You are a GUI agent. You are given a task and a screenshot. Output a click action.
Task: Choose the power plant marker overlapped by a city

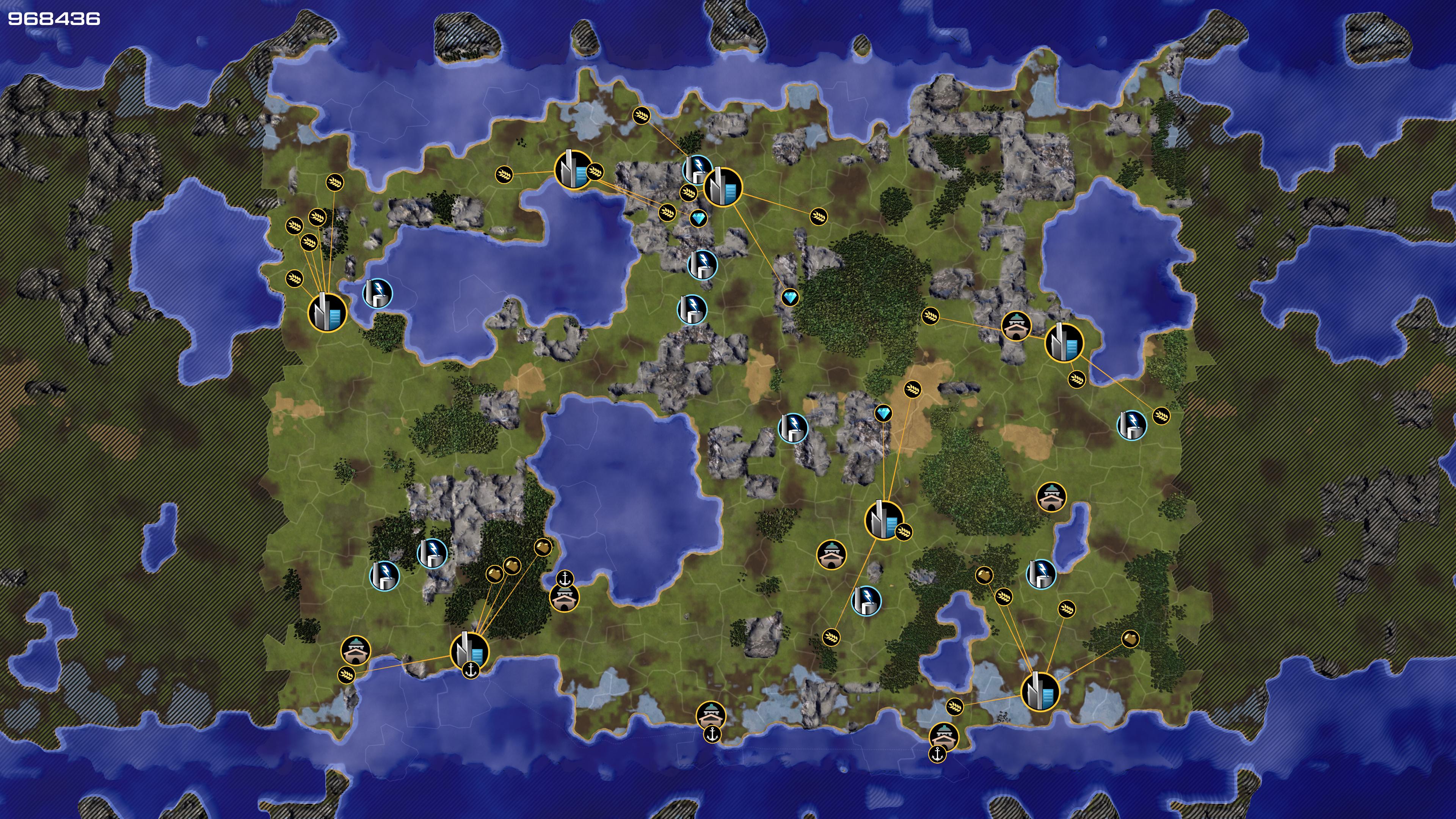697,168
